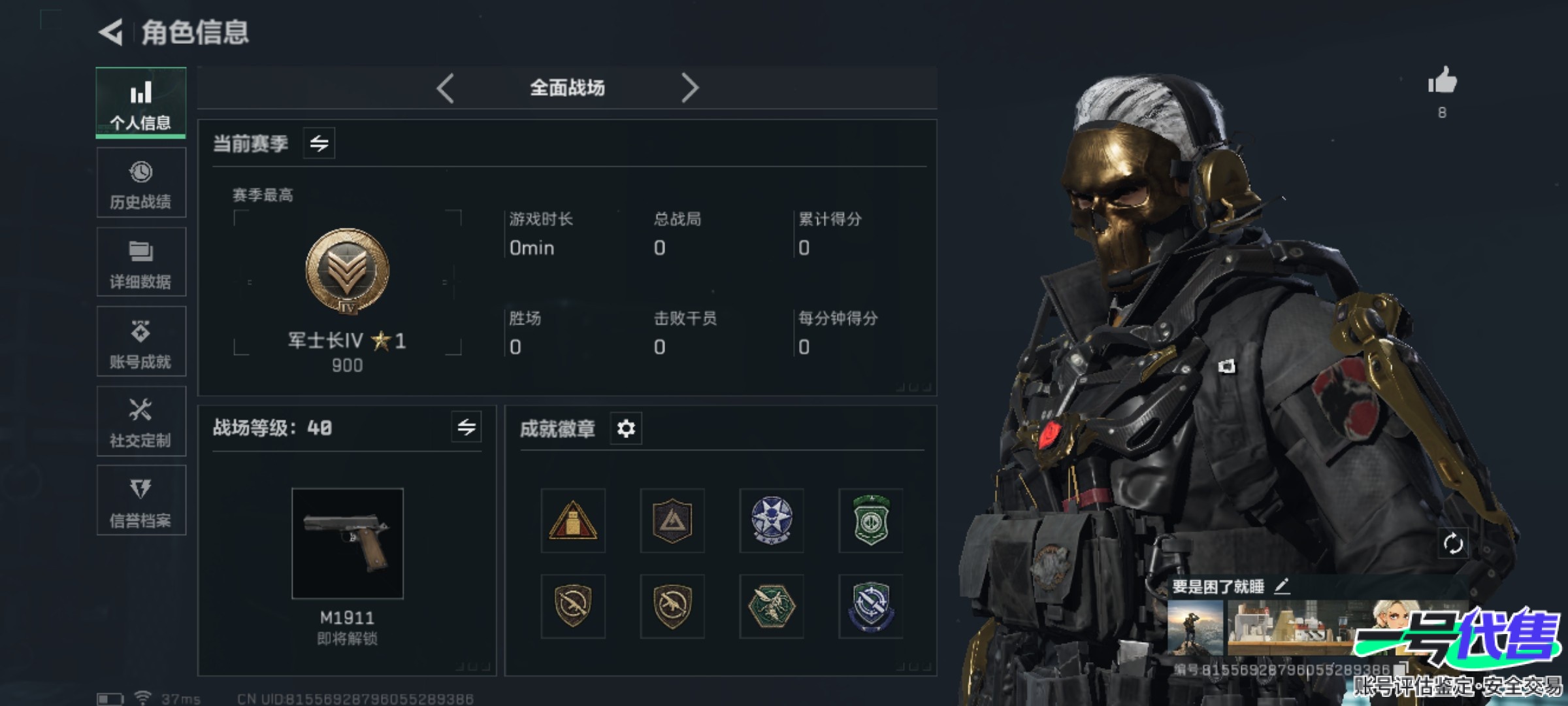The height and width of the screenshot is (706, 1568).
Task: Open the 详细数据 tab
Action: [x=141, y=262]
